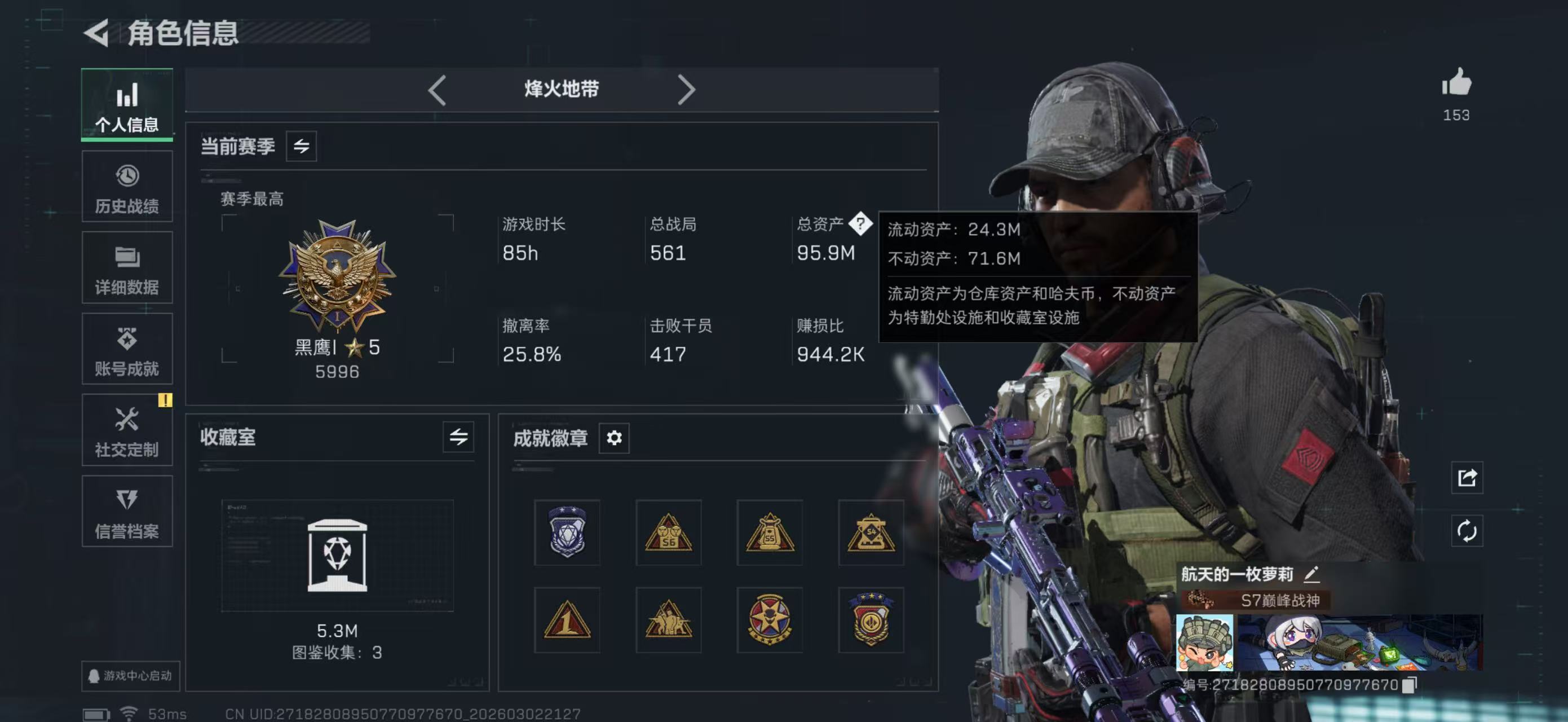Share the character profile via share icon
The width and height of the screenshot is (1568, 722).
click(1467, 478)
